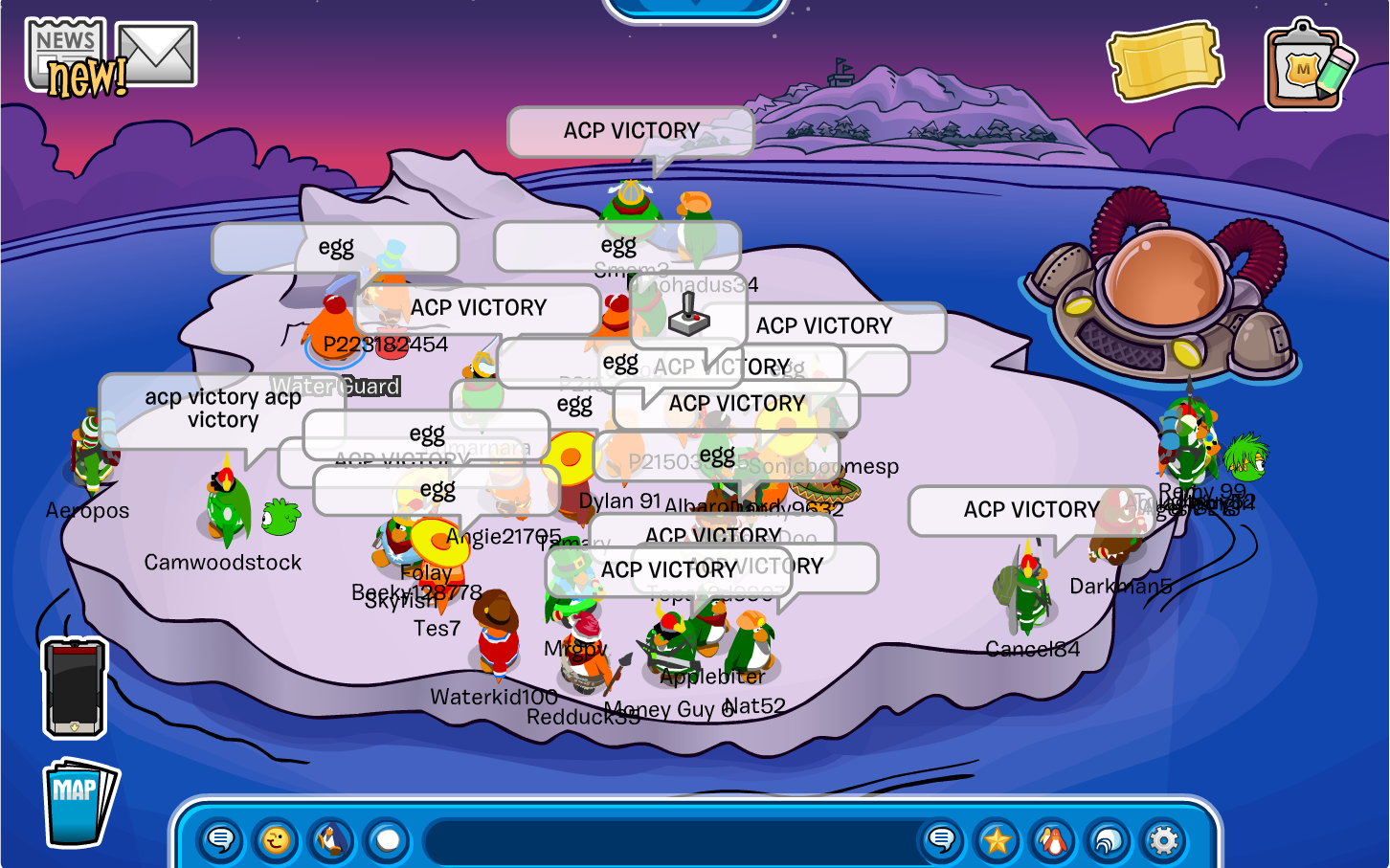
Task: Click the chat message input bar
Action: [670, 840]
